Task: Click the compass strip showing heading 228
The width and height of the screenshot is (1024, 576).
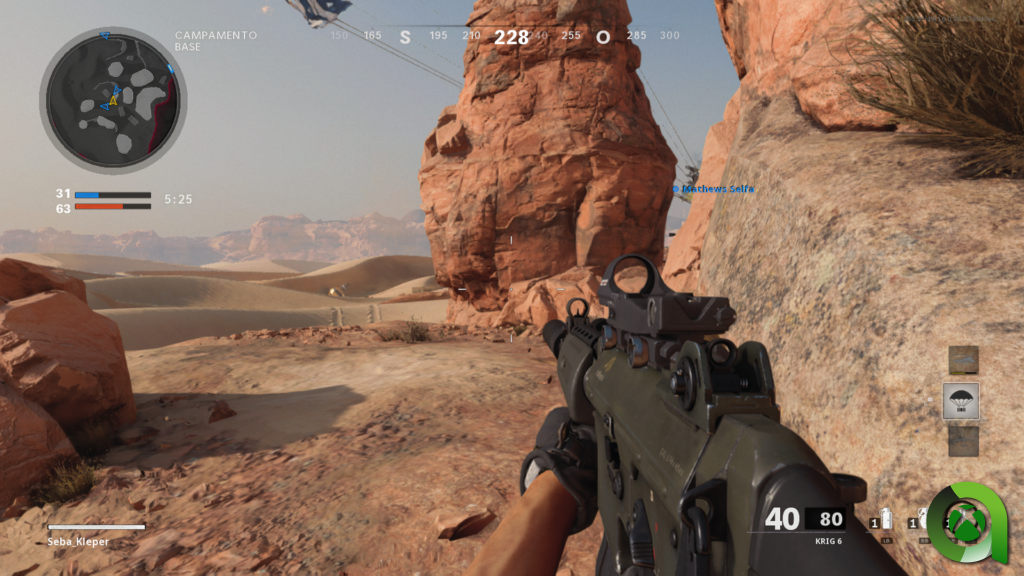Action: [510, 37]
